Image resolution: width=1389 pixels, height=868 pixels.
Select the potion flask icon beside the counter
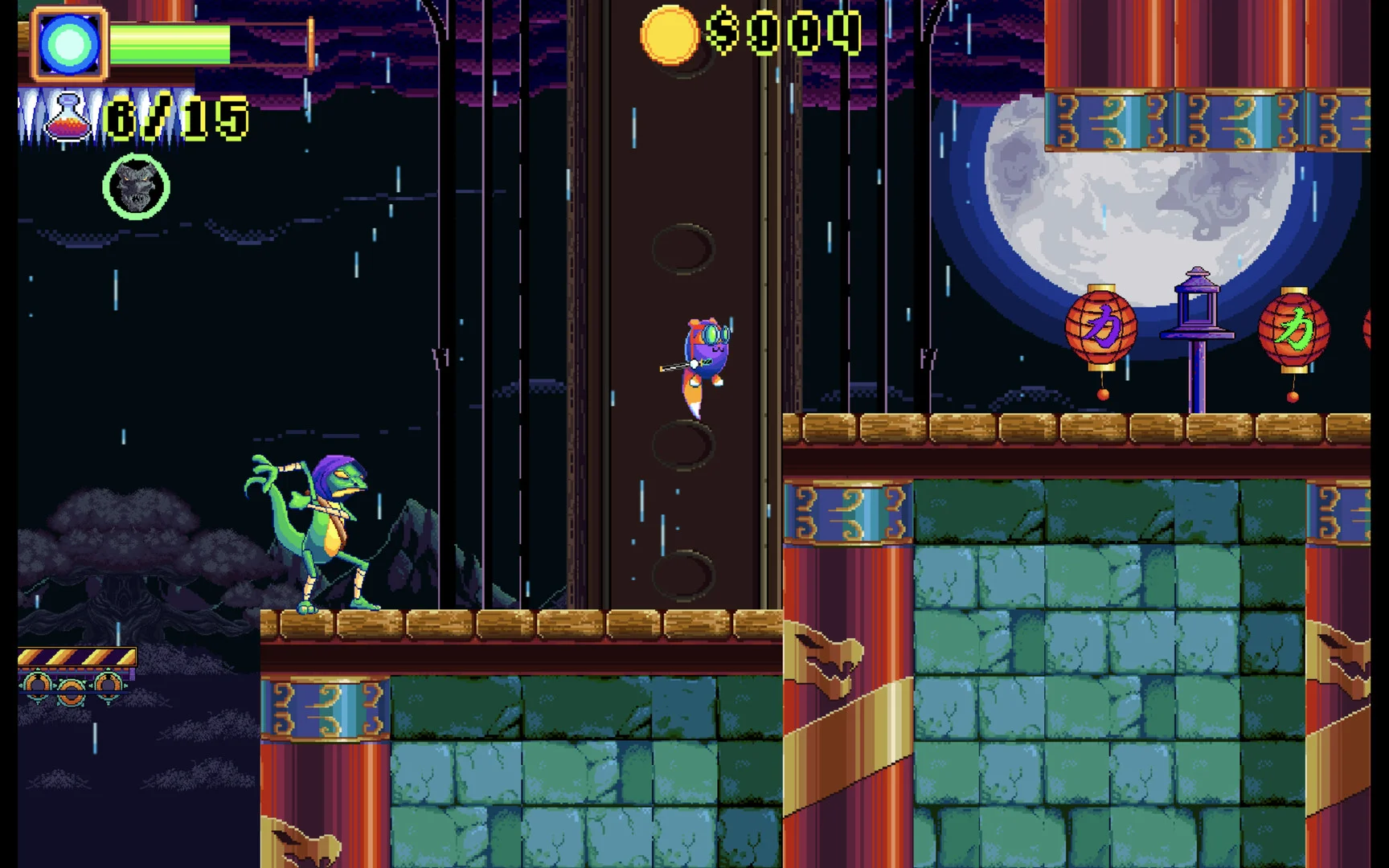point(68,119)
